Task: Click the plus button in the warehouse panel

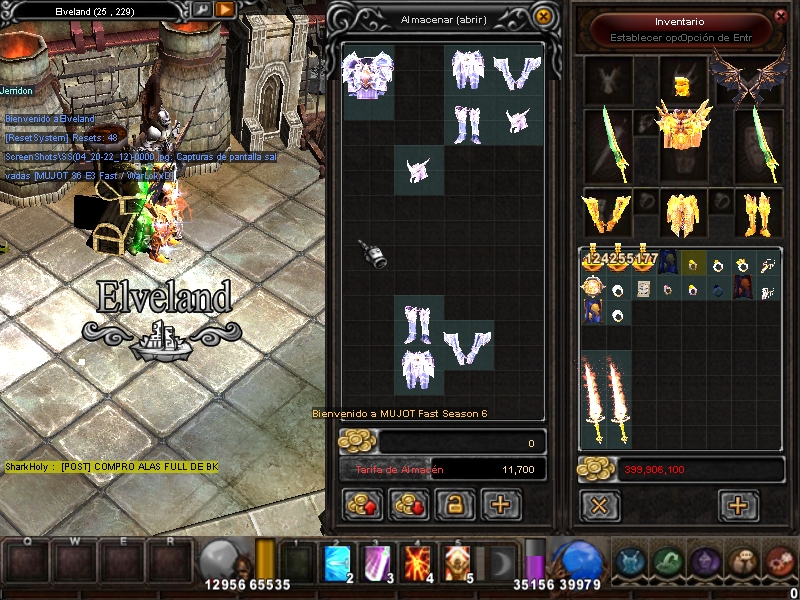Action: click(500, 505)
